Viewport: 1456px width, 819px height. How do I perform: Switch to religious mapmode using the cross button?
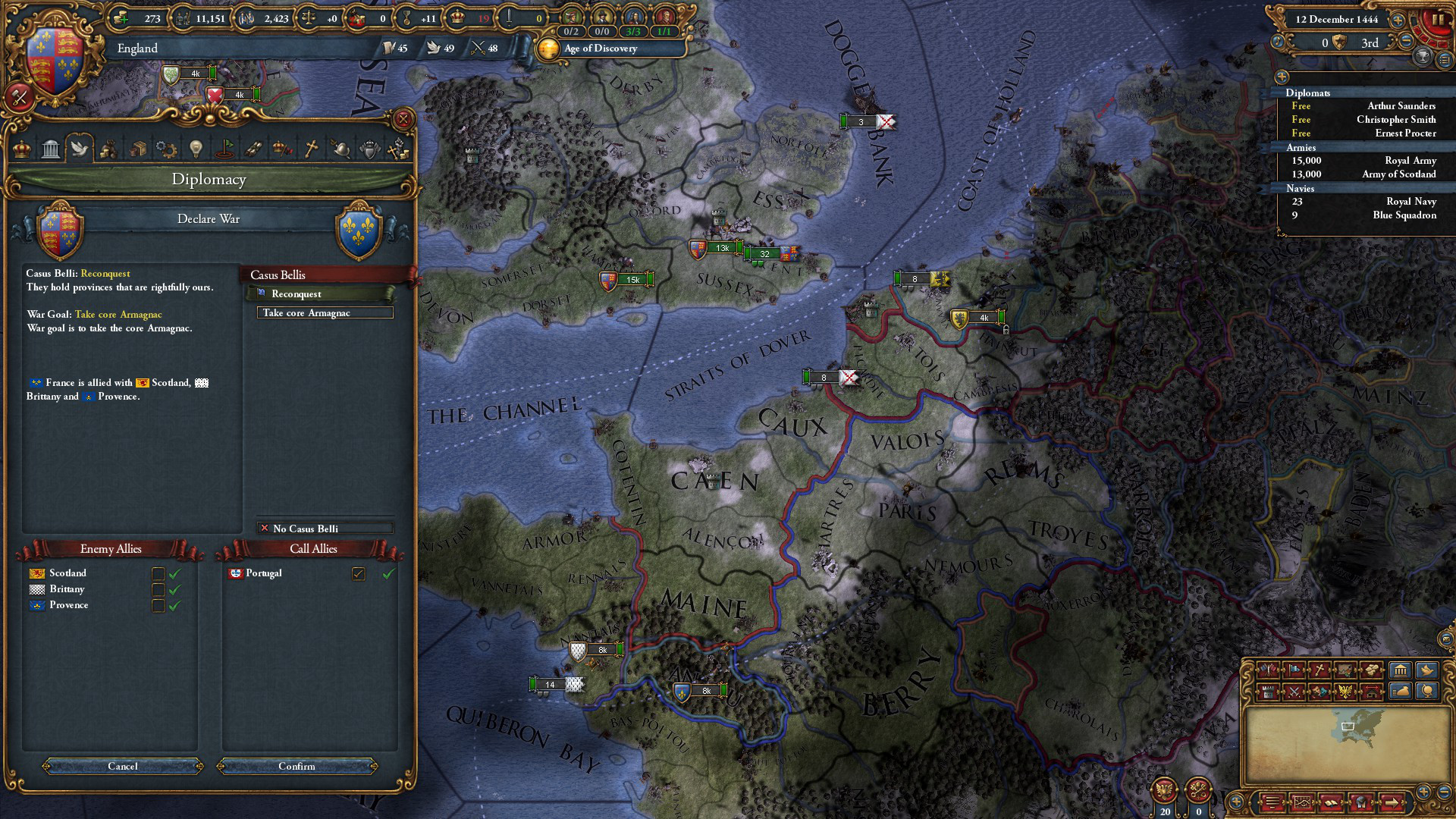coord(1319,670)
